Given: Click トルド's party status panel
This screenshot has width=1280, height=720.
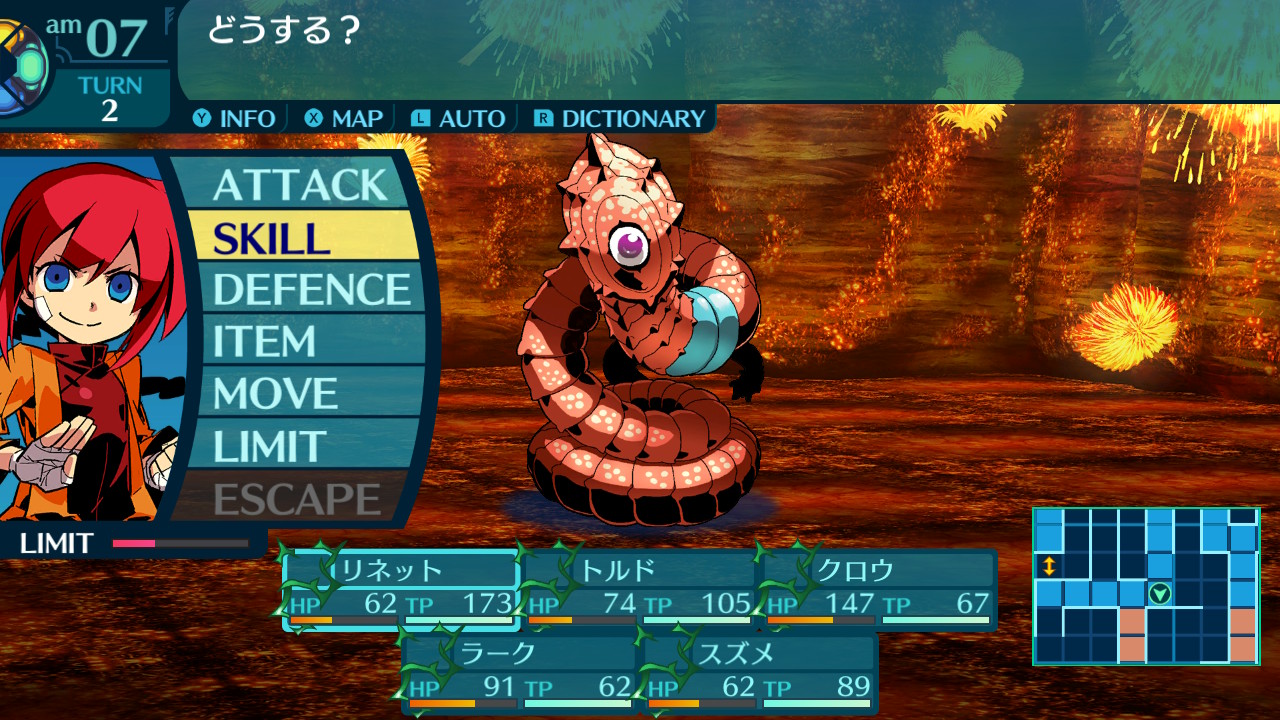Looking at the screenshot, I should pos(640,590).
